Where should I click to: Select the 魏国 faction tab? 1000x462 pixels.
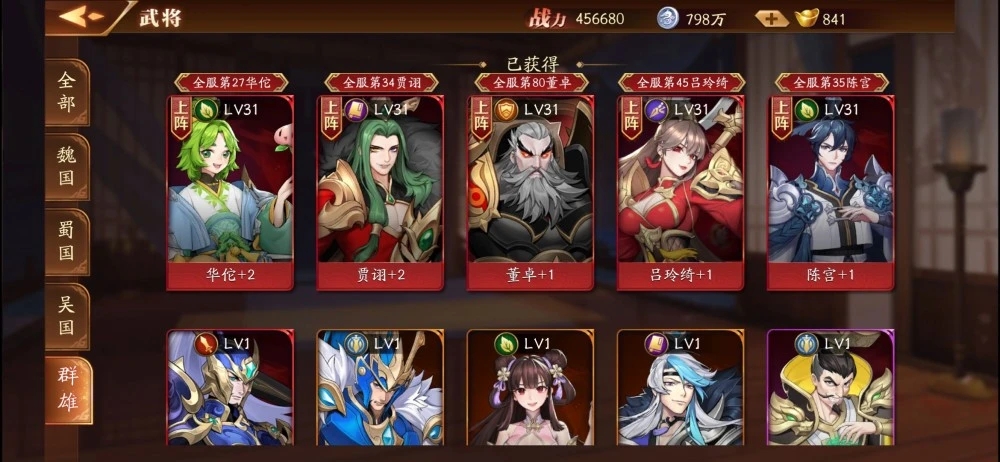(x=67, y=167)
